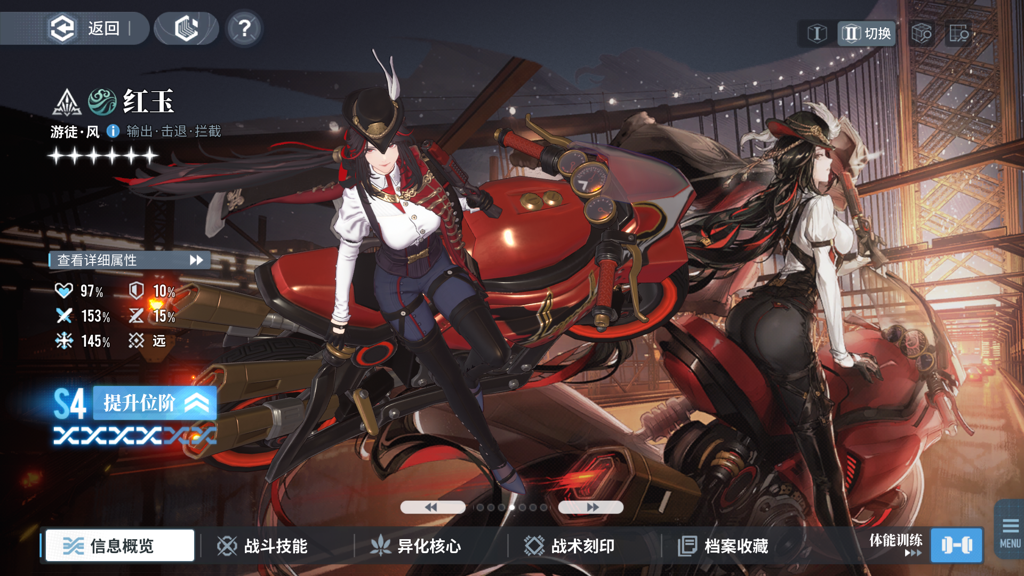Toggle the II 切换 switch button
This screenshot has height=576, width=1024.
(866, 33)
